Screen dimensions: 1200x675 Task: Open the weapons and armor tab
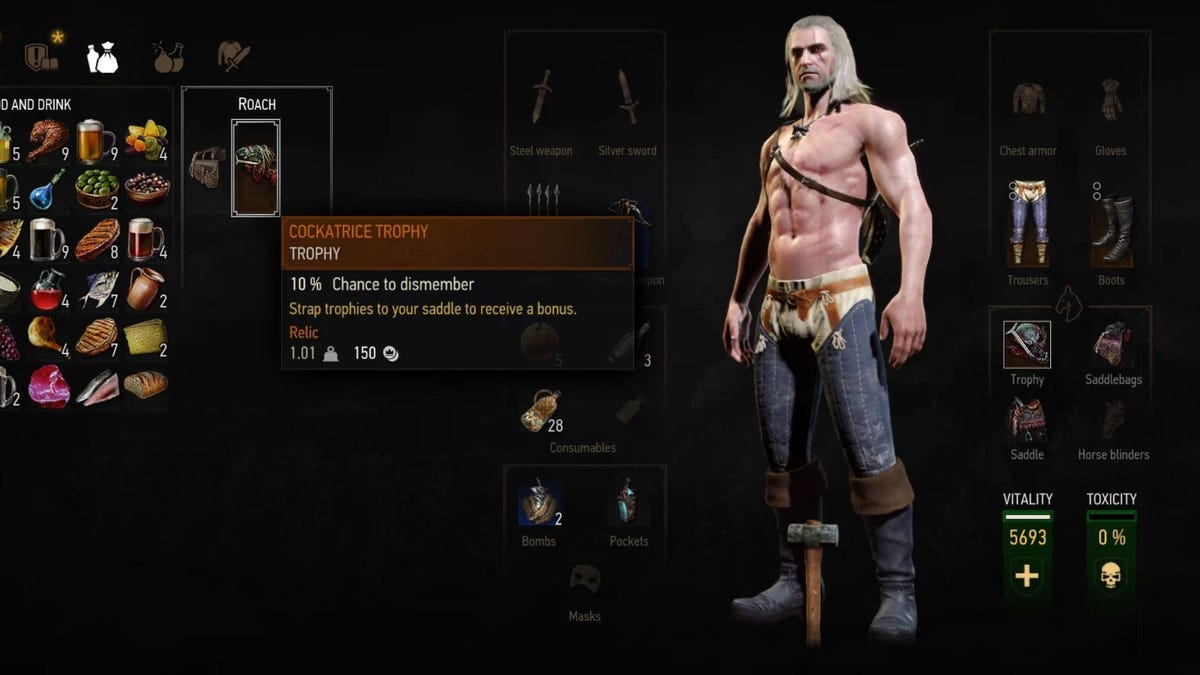[x=234, y=58]
